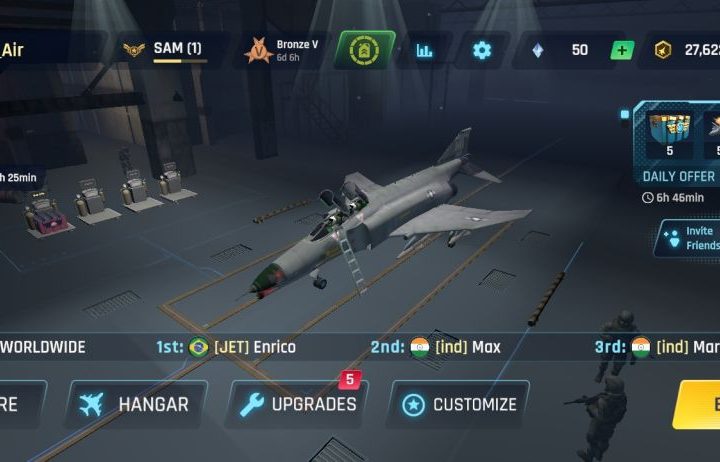Open the Customize screen

458,404
